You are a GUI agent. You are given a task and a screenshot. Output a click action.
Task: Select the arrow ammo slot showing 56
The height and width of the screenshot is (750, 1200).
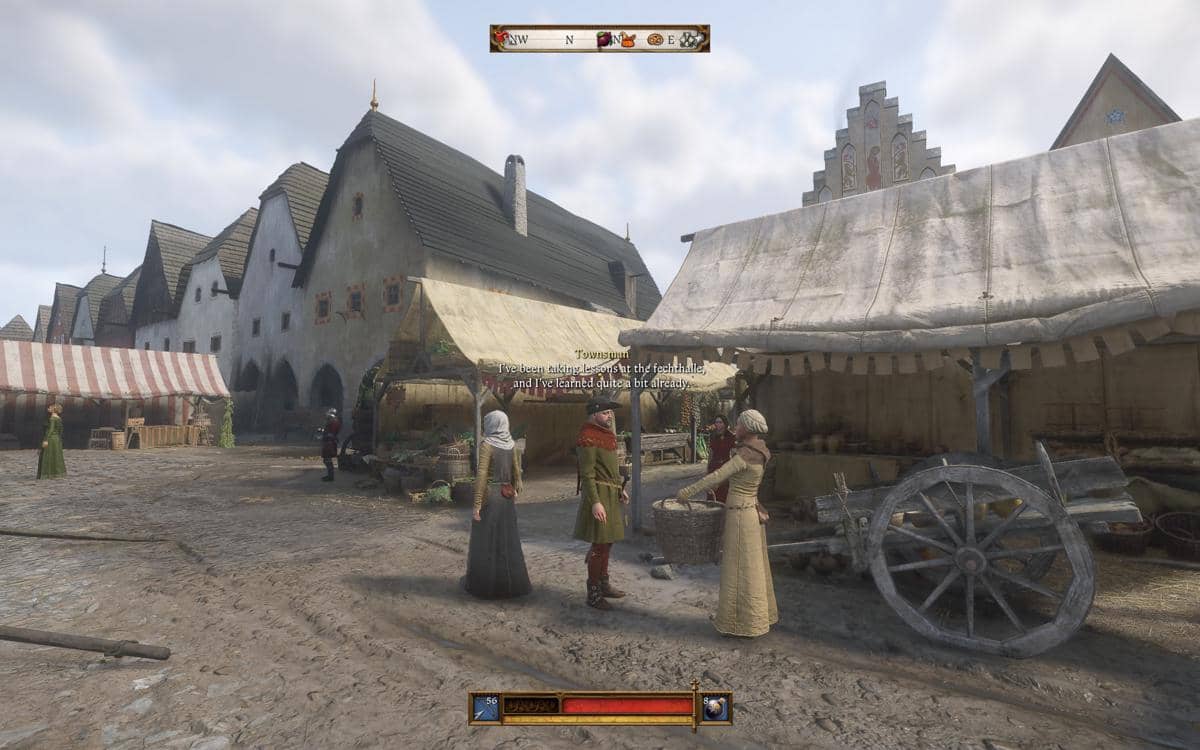[x=486, y=707]
